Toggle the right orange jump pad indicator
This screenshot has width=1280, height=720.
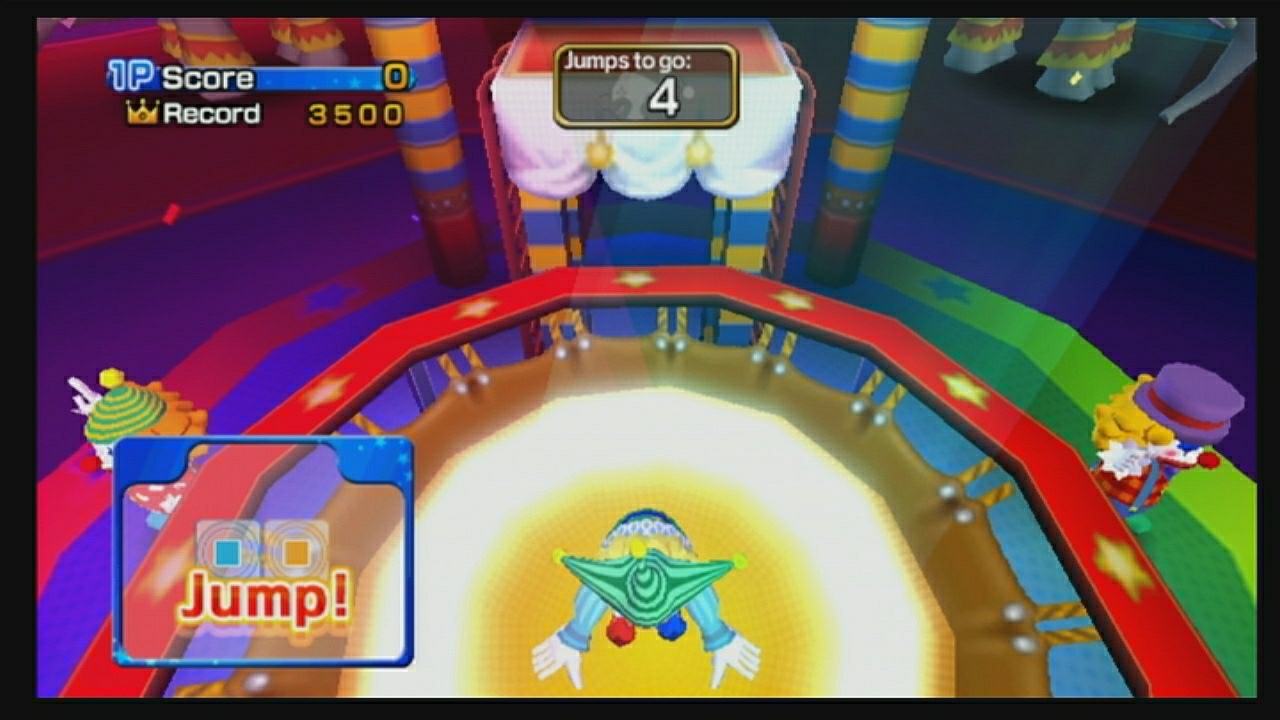[295, 551]
